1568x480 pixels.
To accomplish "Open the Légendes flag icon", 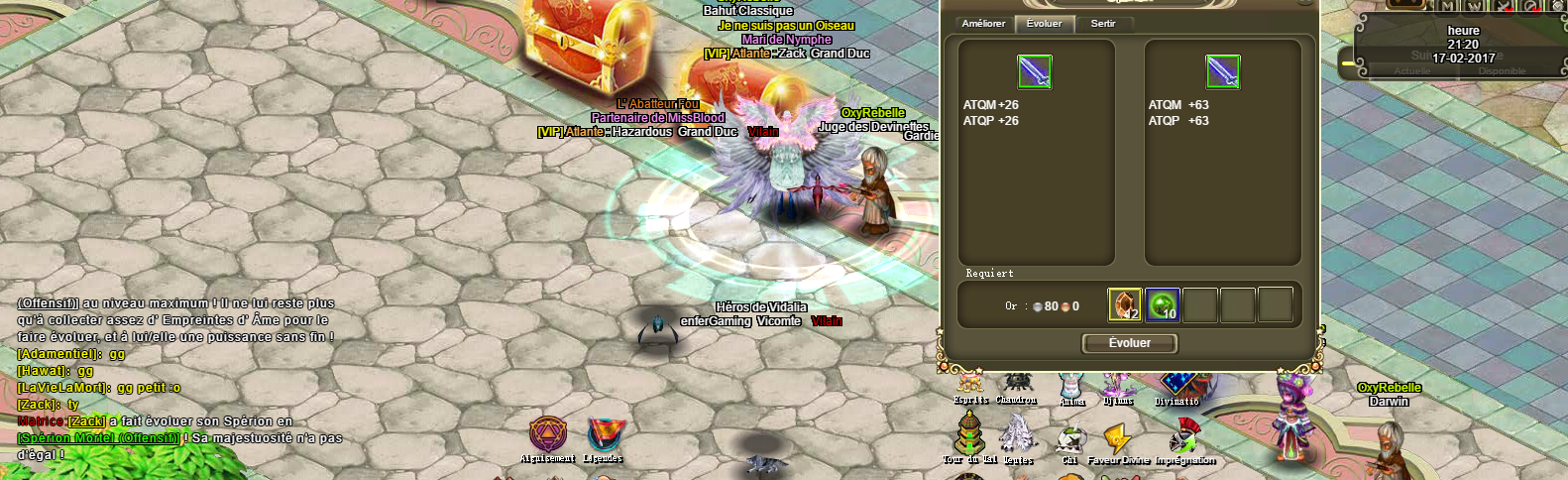I will tap(604, 436).
